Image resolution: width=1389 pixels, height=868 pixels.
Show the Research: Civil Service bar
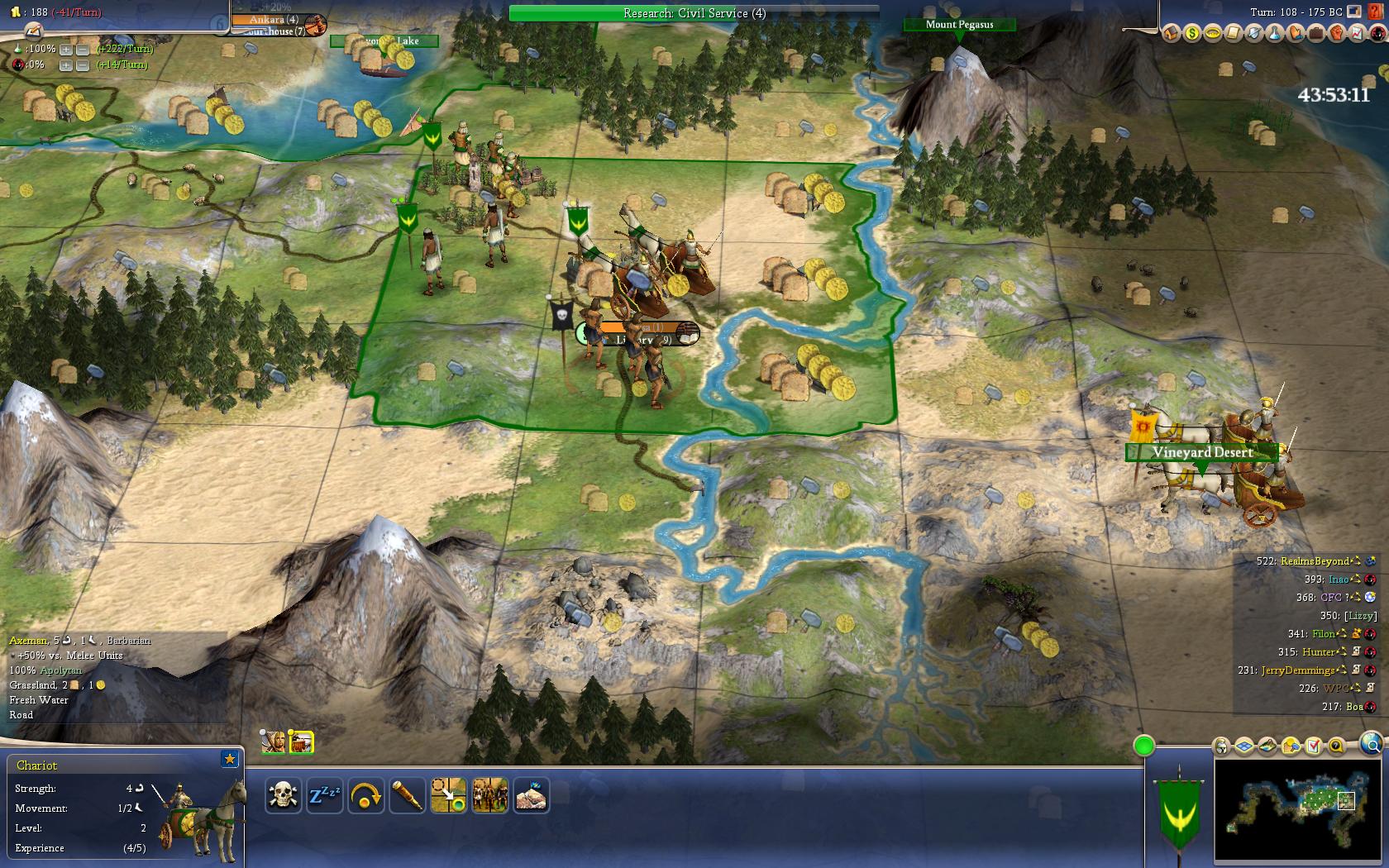click(694, 13)
